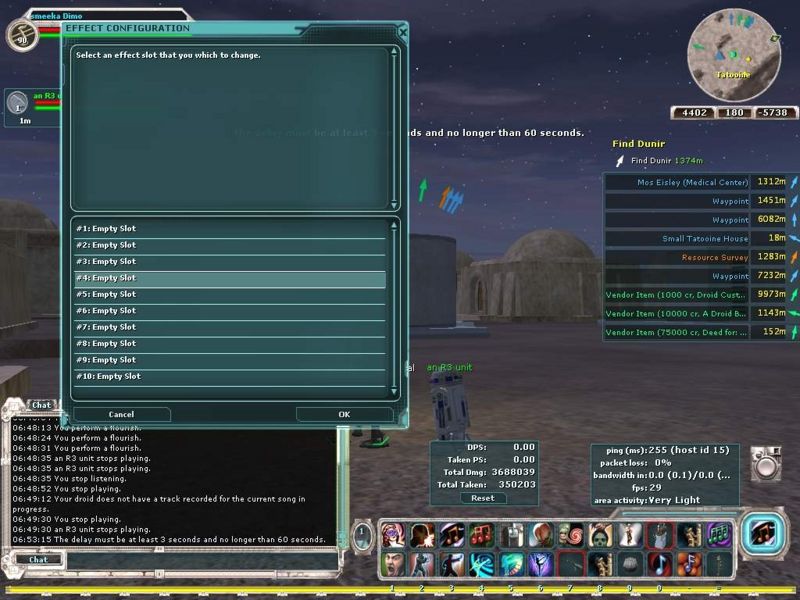Pick effect slot #7 in the list

[230, 327]
